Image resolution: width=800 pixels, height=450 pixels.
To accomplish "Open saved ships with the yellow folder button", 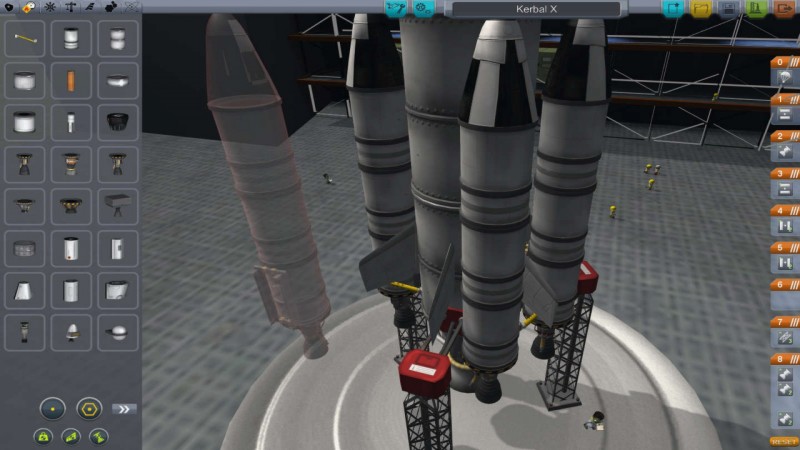I will pyautogui.click(x=700, y=9).
